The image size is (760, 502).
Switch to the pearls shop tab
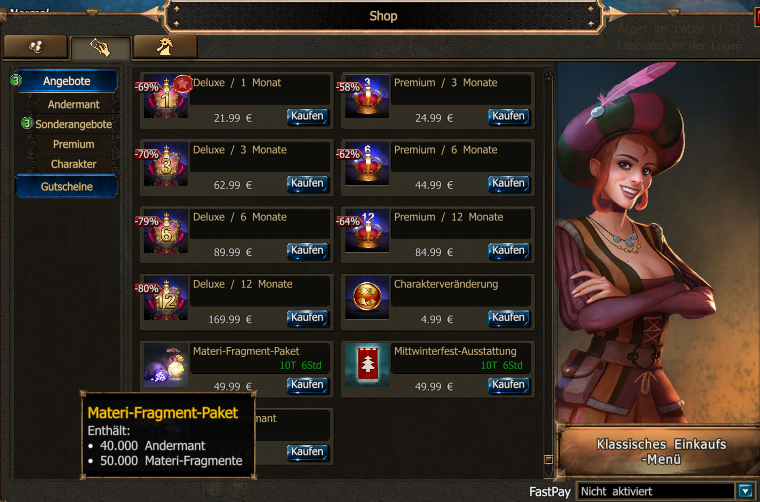(35, 47)
